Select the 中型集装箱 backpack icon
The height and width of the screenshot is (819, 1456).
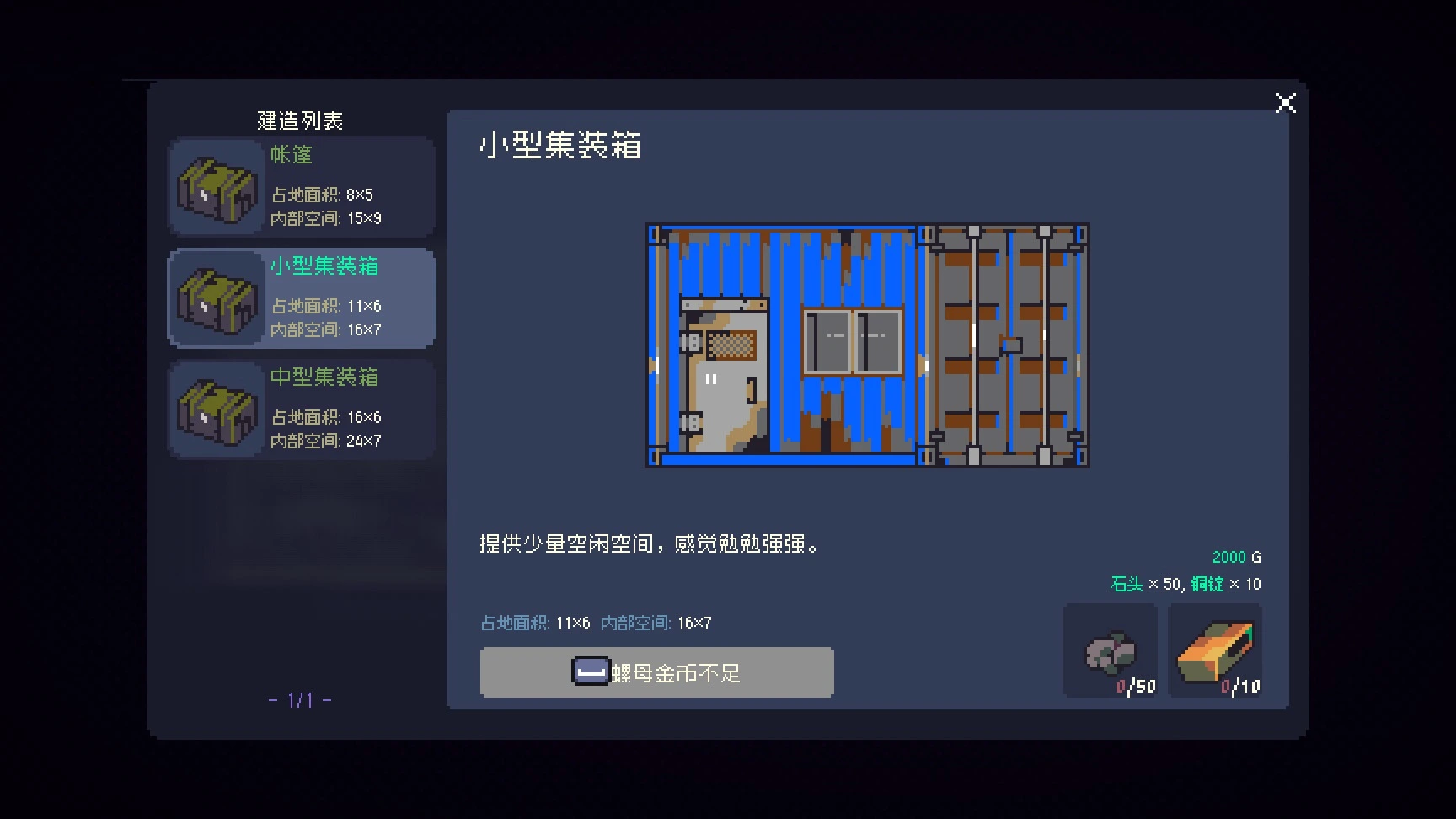click(x=215, y=409)
